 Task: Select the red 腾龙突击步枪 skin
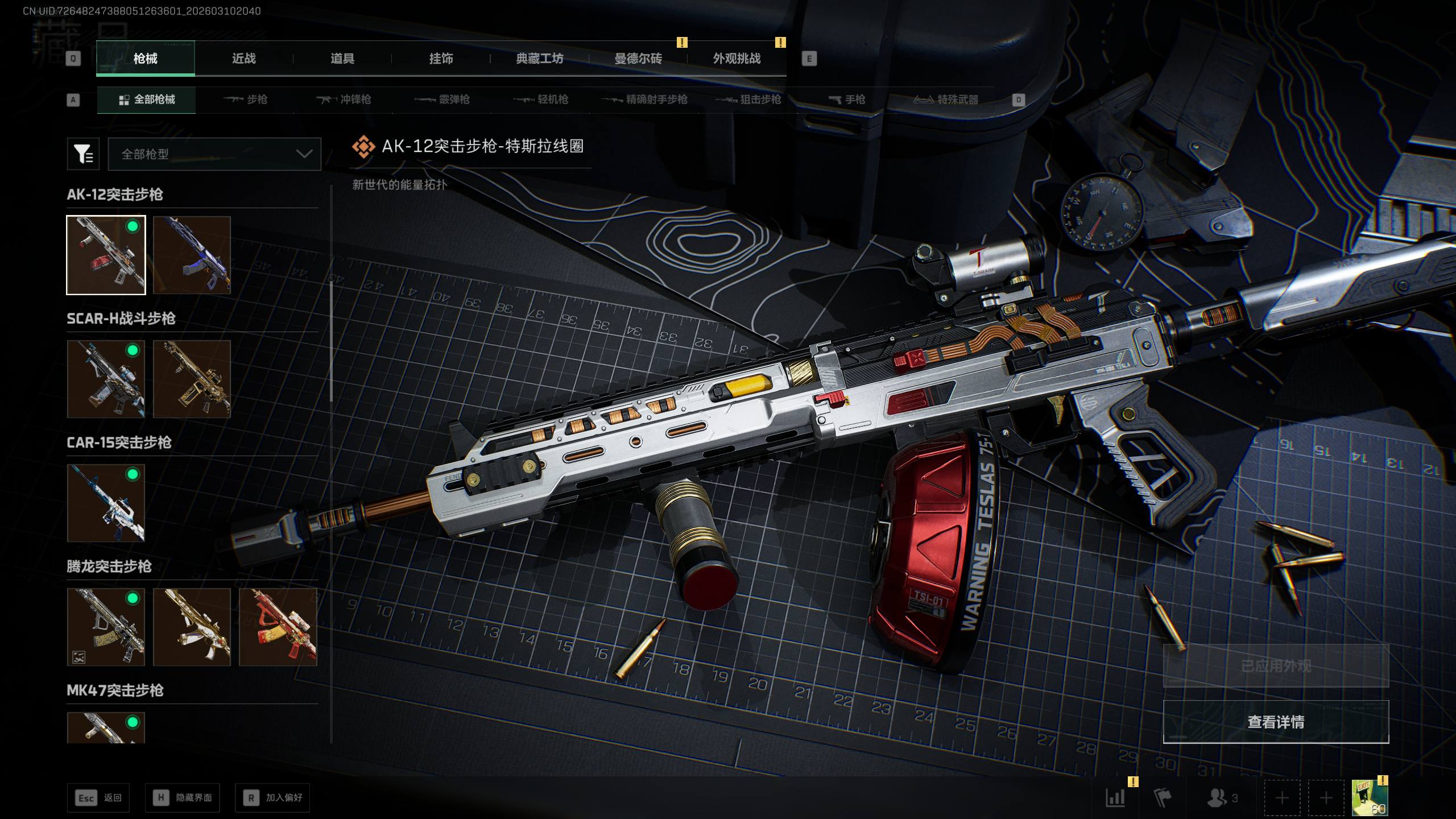point(278,627)
